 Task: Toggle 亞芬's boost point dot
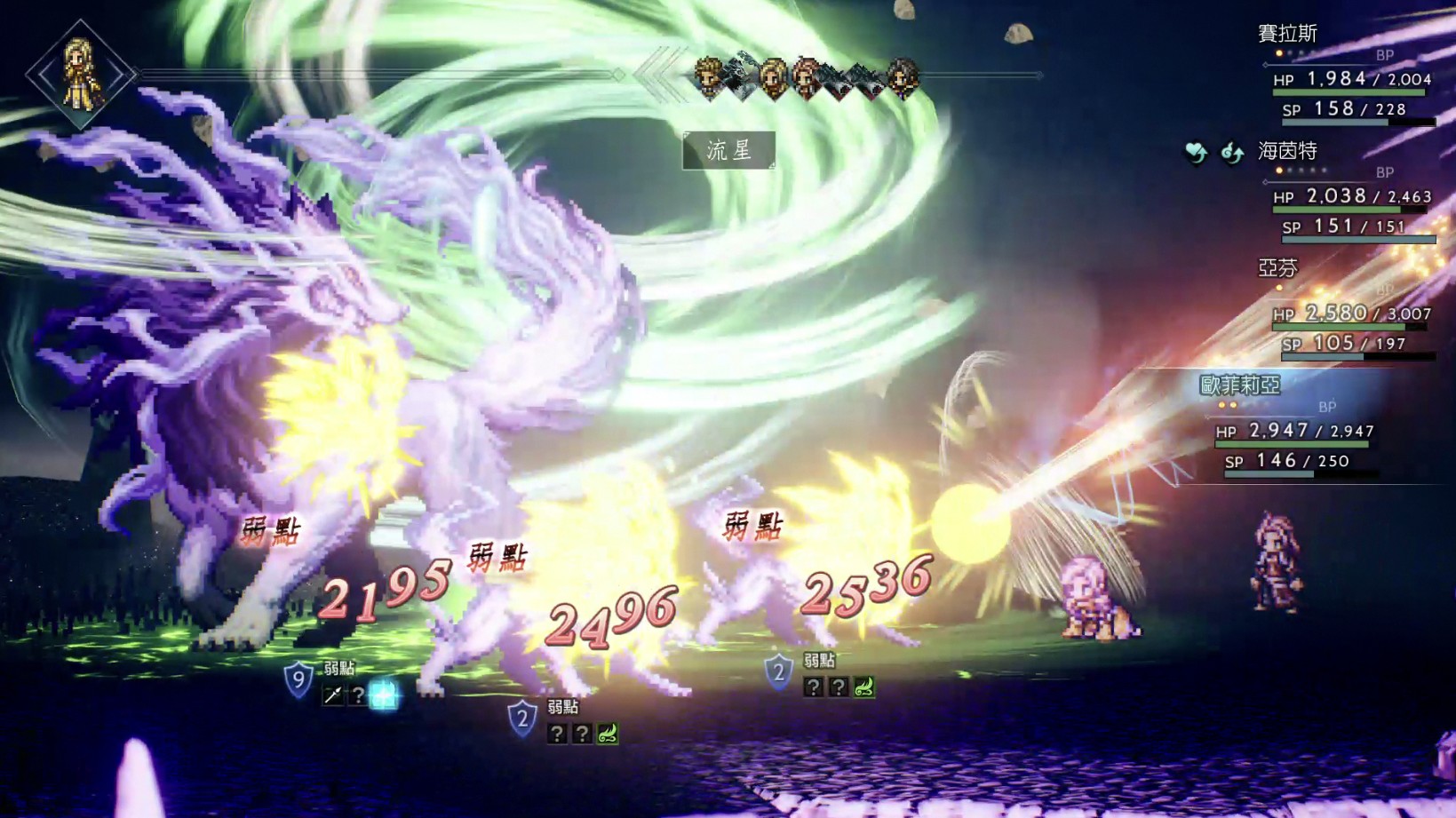point(1279,288)
